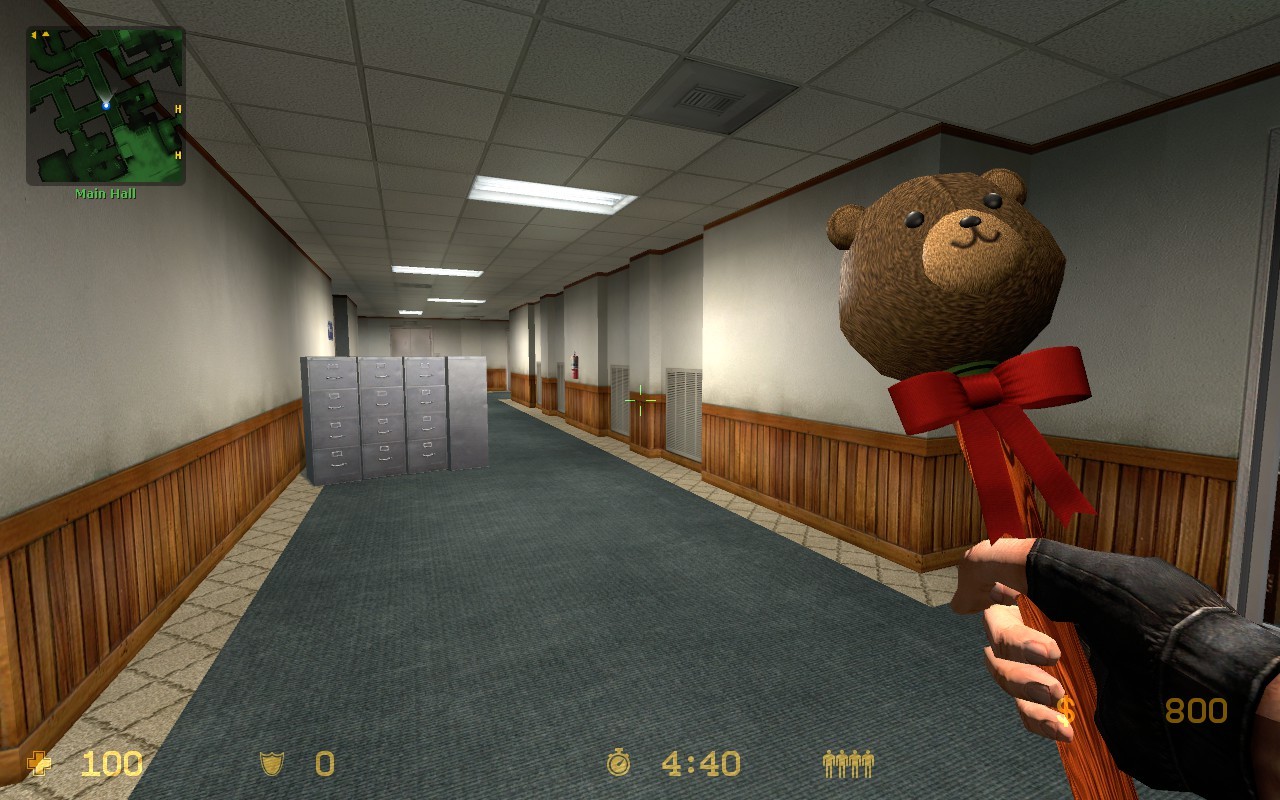Click the money amount showing 800
Screen dimensions: 1280x800
1196,710
